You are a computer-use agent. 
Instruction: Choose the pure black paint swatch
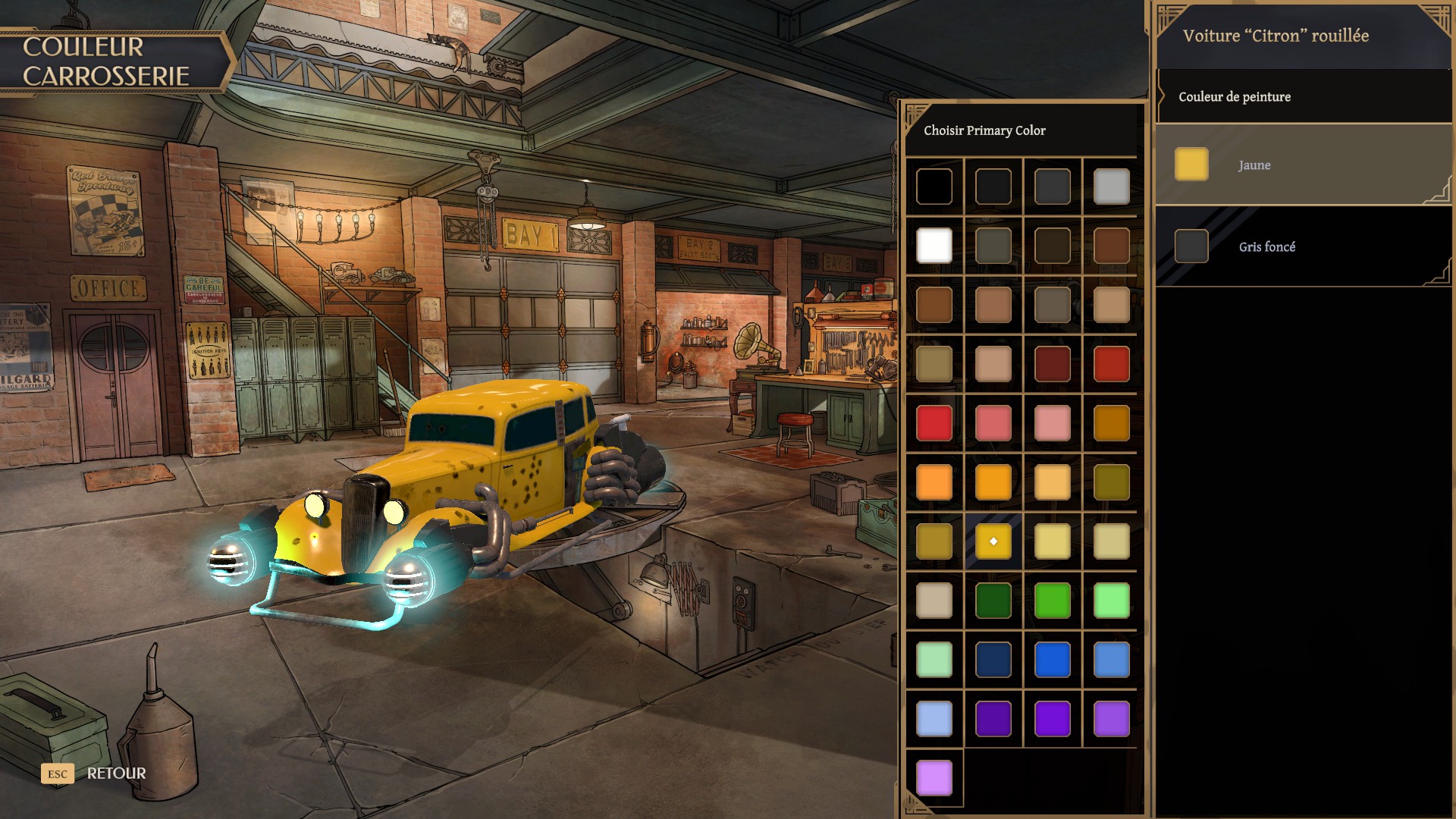click(x=934, y=187)
